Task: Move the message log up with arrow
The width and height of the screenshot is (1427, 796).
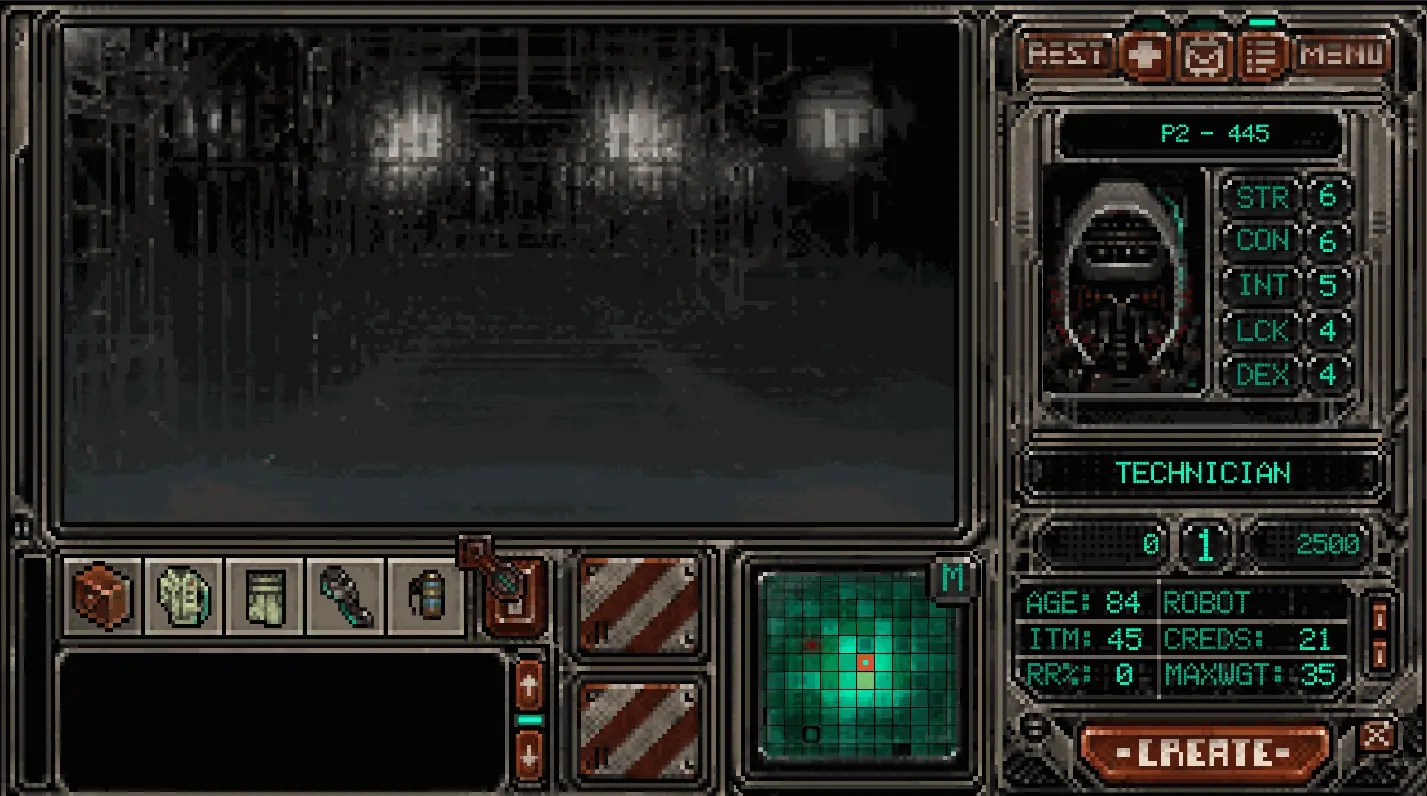Action: 529,686
